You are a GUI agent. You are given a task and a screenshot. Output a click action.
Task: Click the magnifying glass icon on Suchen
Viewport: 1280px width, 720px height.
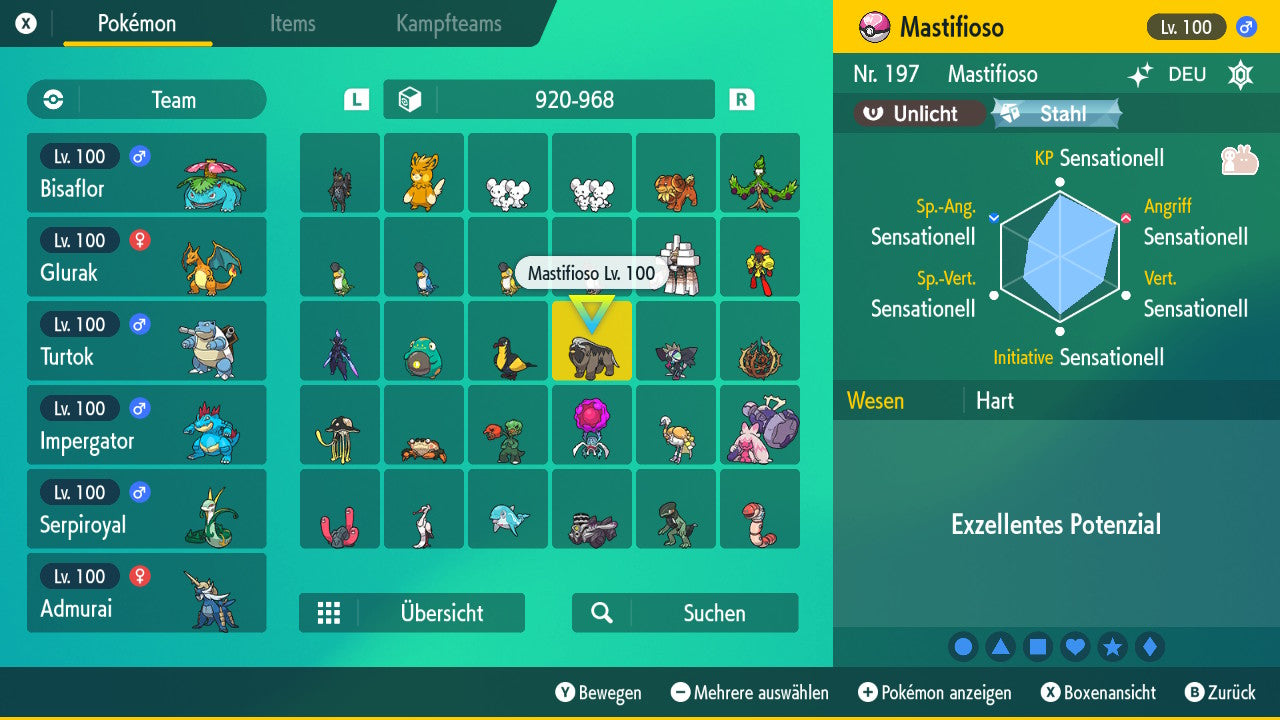[x=600, y=612]
